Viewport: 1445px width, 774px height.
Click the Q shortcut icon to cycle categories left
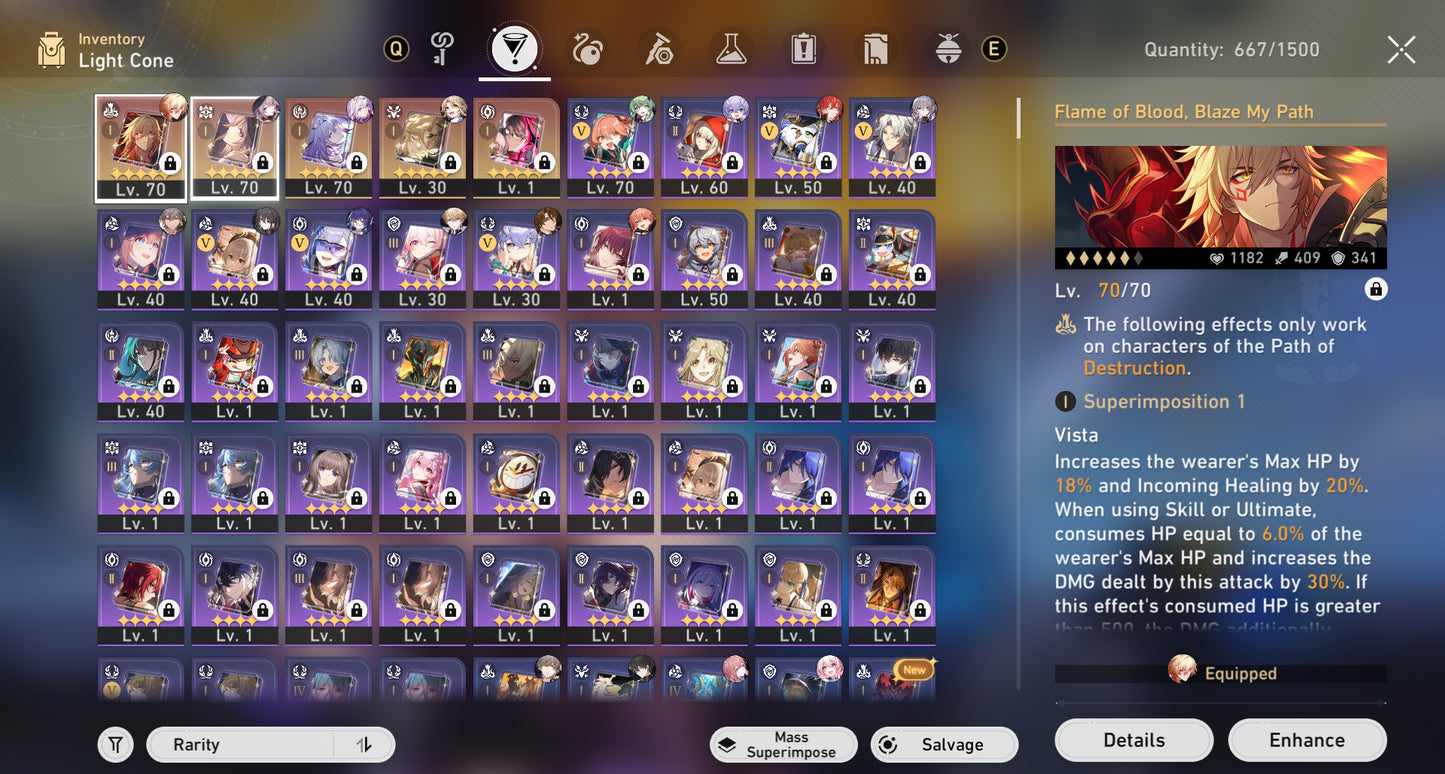click(x=396, y=47)
